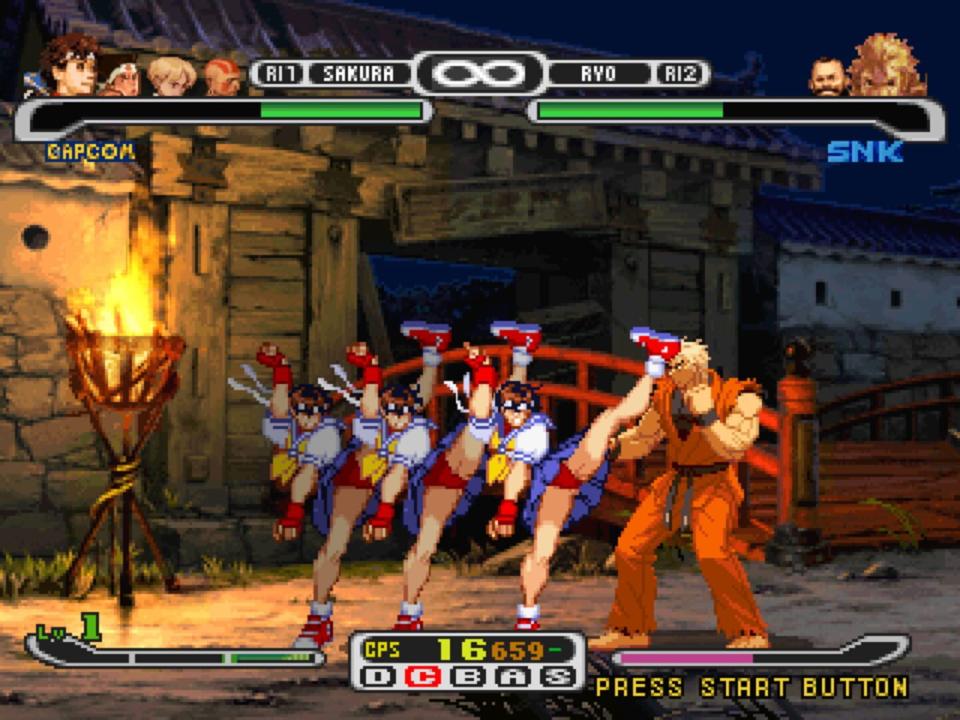Choose the S grade box
Screen dimensions: 960x720
click(x=559, y=677)
